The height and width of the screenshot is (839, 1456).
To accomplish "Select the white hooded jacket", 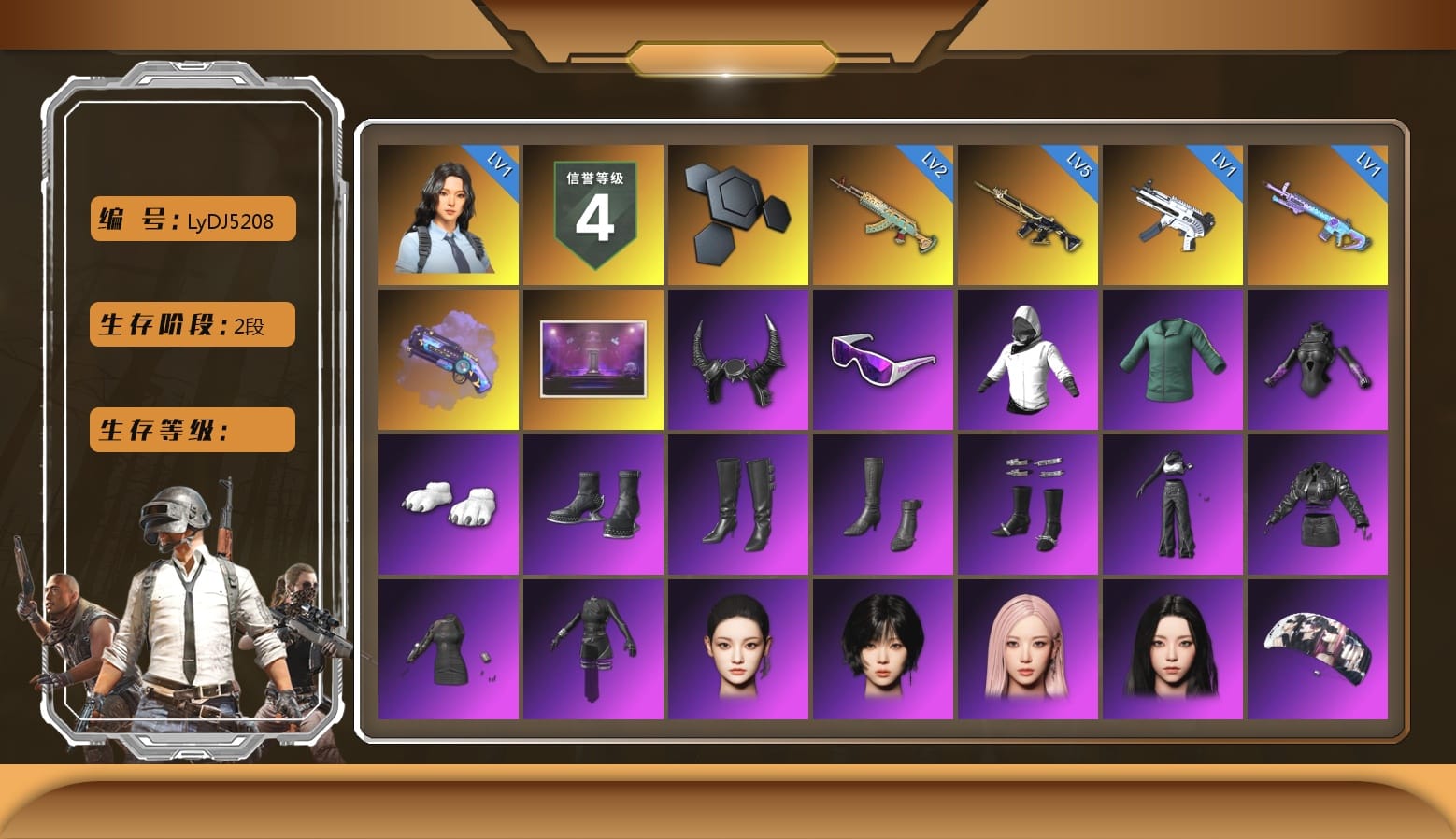I will [x=1028, y=360].
